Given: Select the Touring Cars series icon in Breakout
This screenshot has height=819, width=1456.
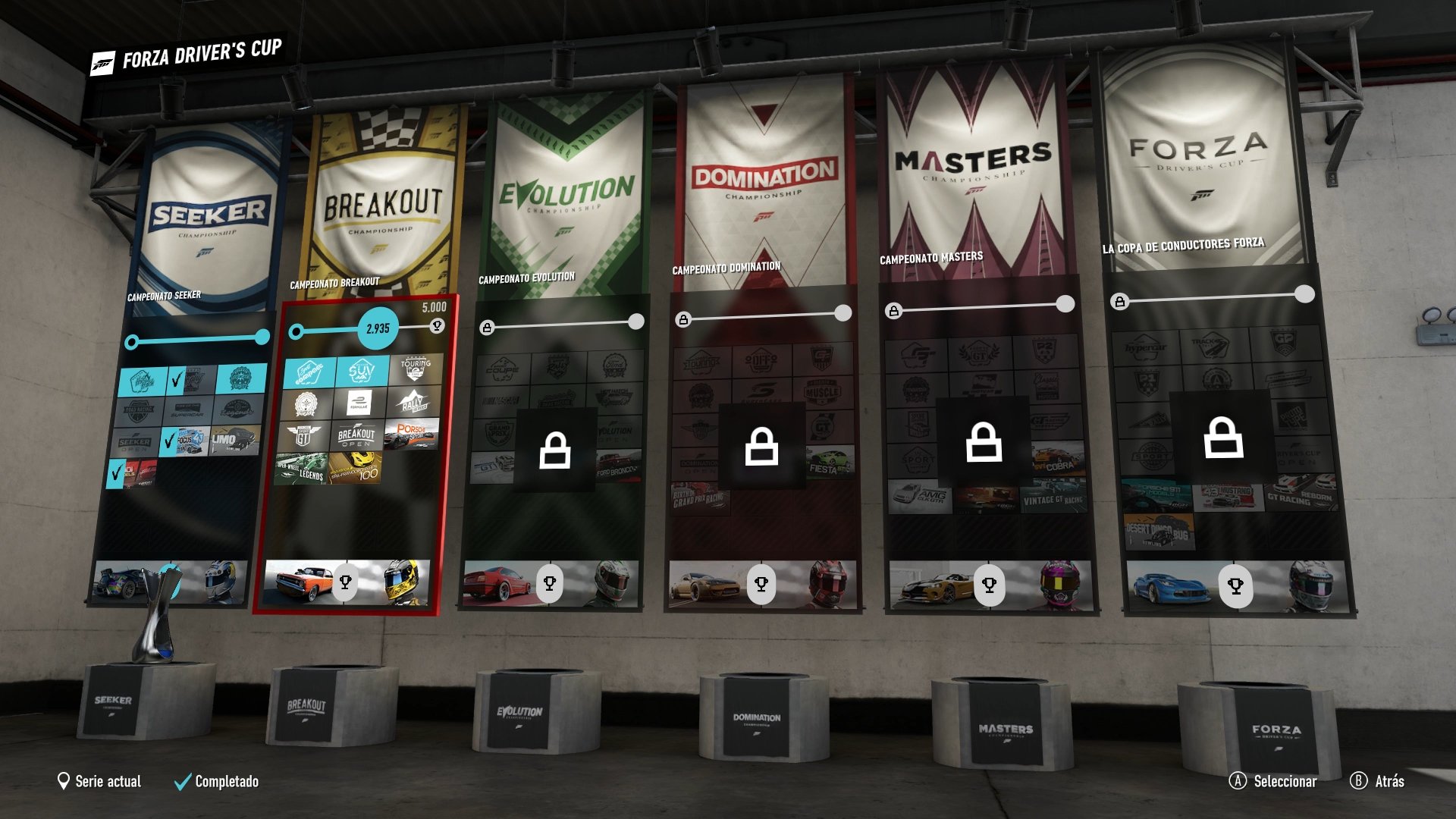Looking at the screenshot, I should coord(414,371).
